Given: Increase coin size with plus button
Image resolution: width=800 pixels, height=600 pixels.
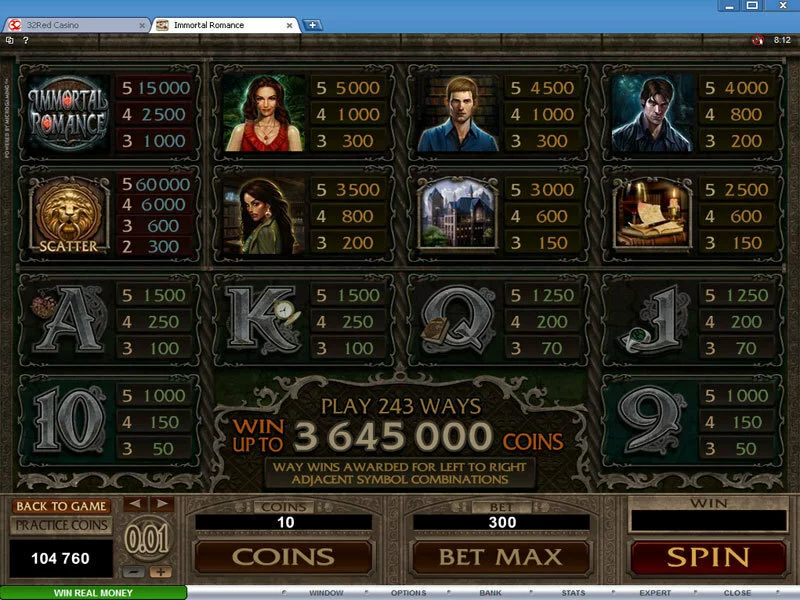Looking at the screenshot, I should click(x=160, y=573).
